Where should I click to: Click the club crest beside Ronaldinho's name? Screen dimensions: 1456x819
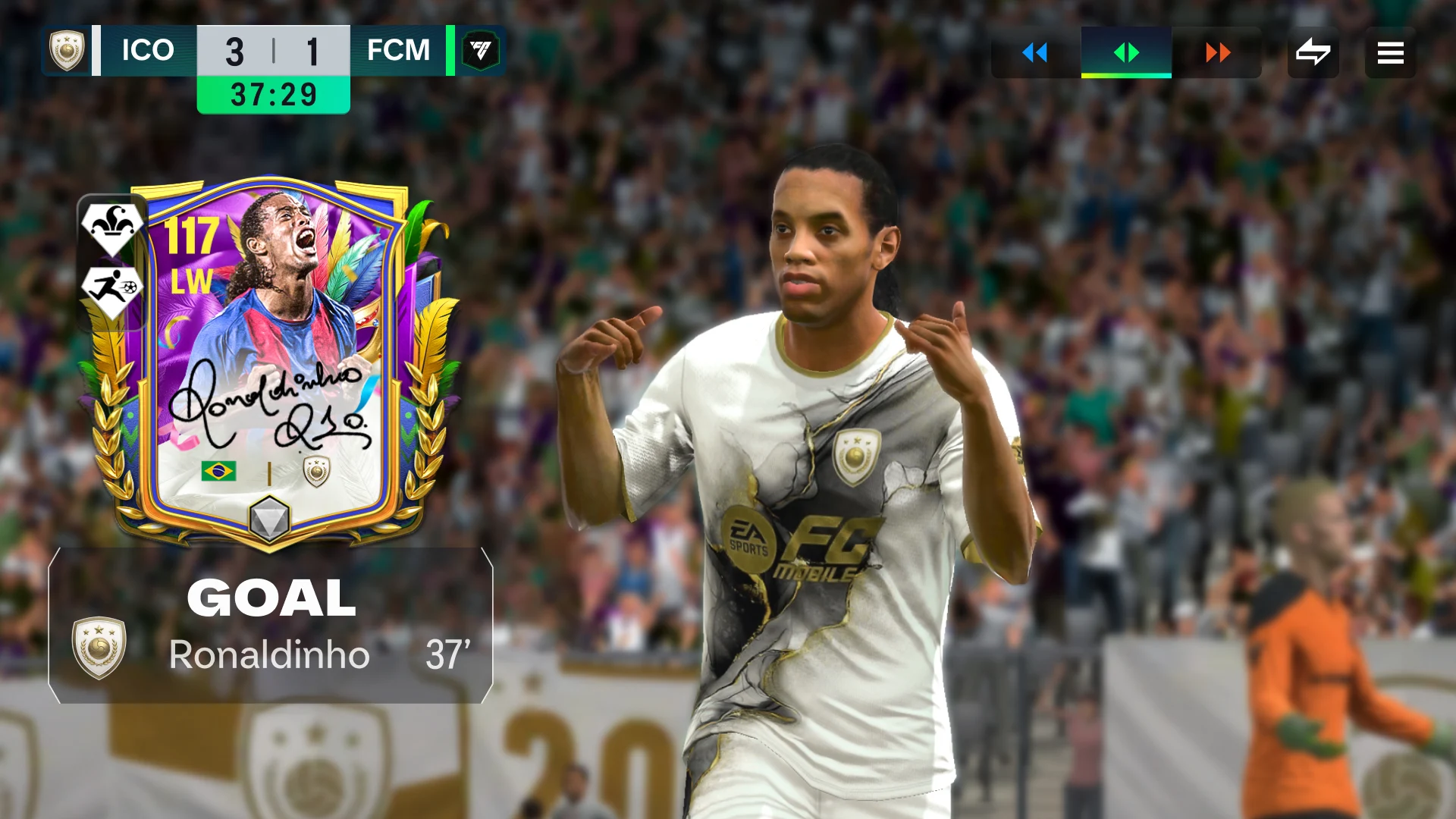(99, 654)
